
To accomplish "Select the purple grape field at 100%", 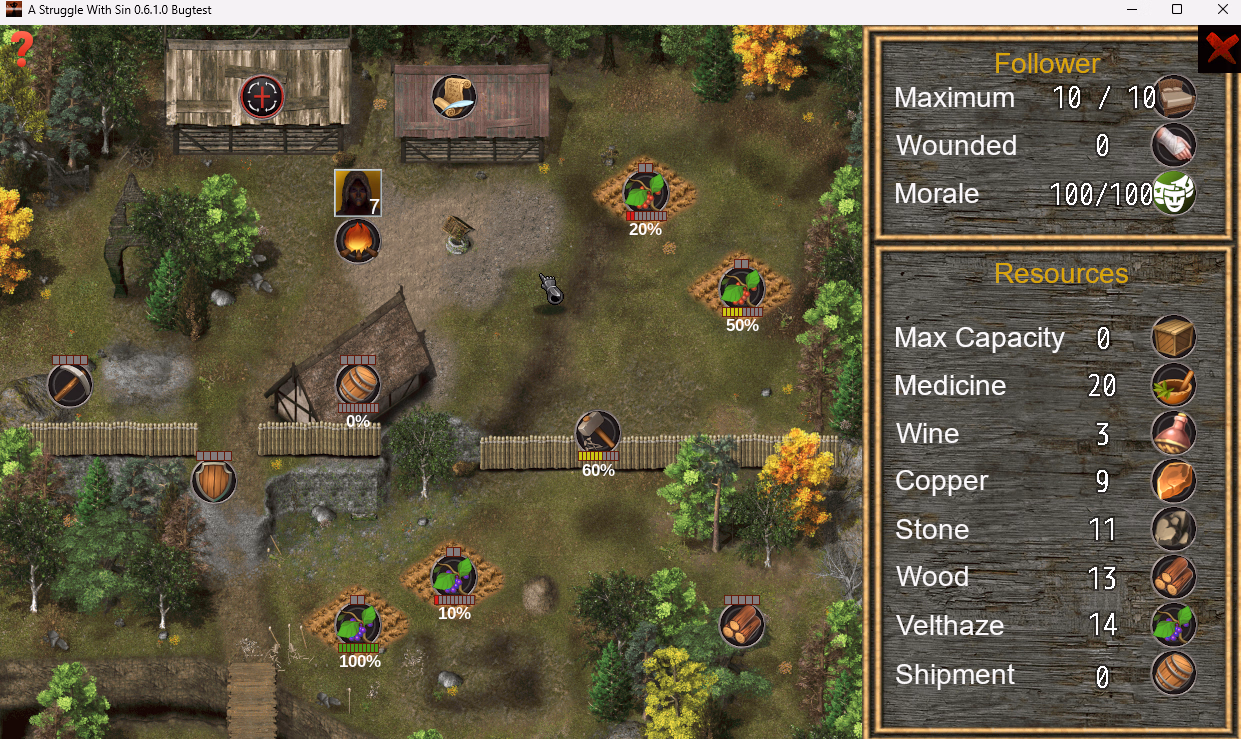I will click(x=357, y=625).
